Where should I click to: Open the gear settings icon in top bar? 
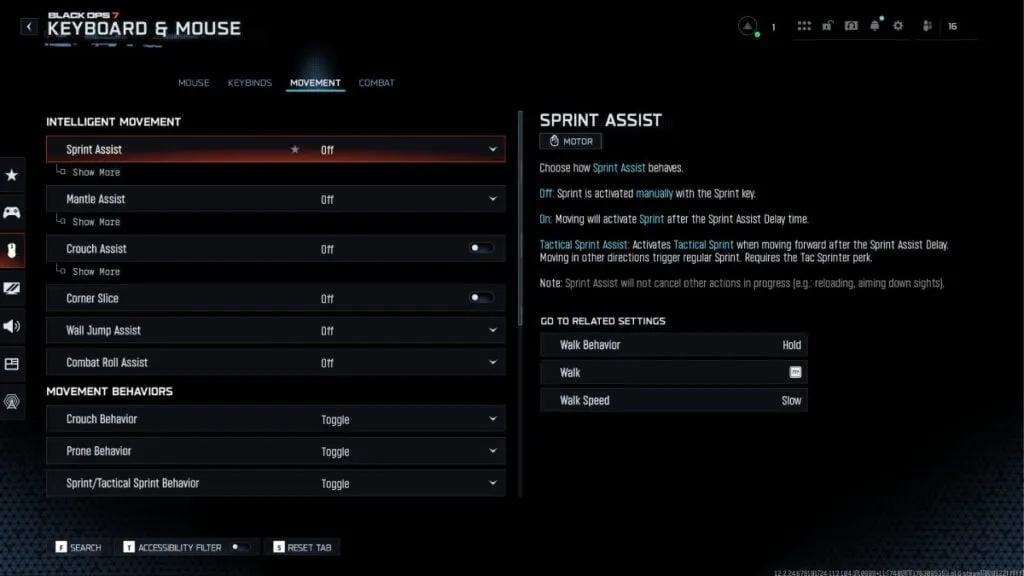(898, 26)
